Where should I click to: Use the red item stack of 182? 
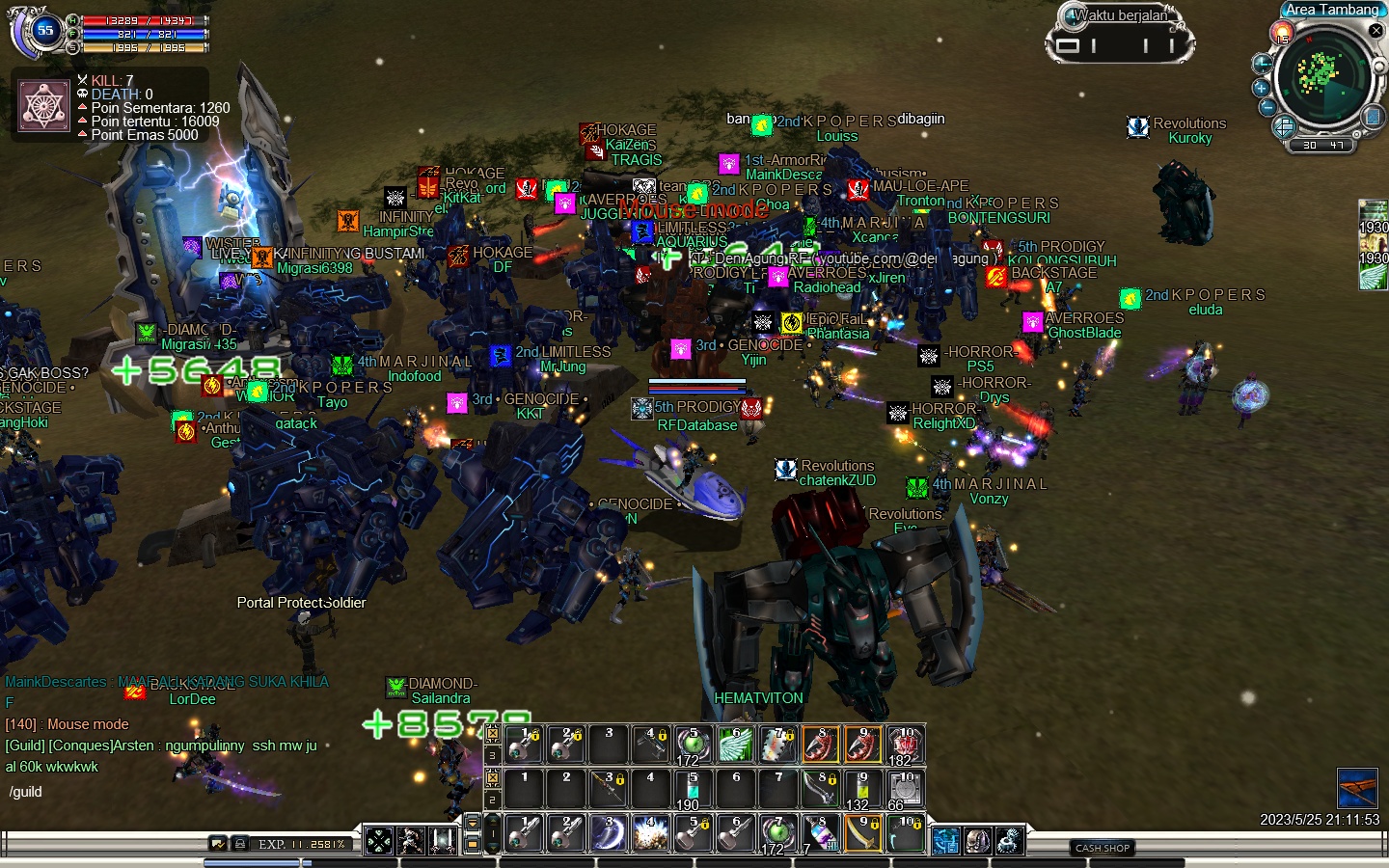[904, 745]
